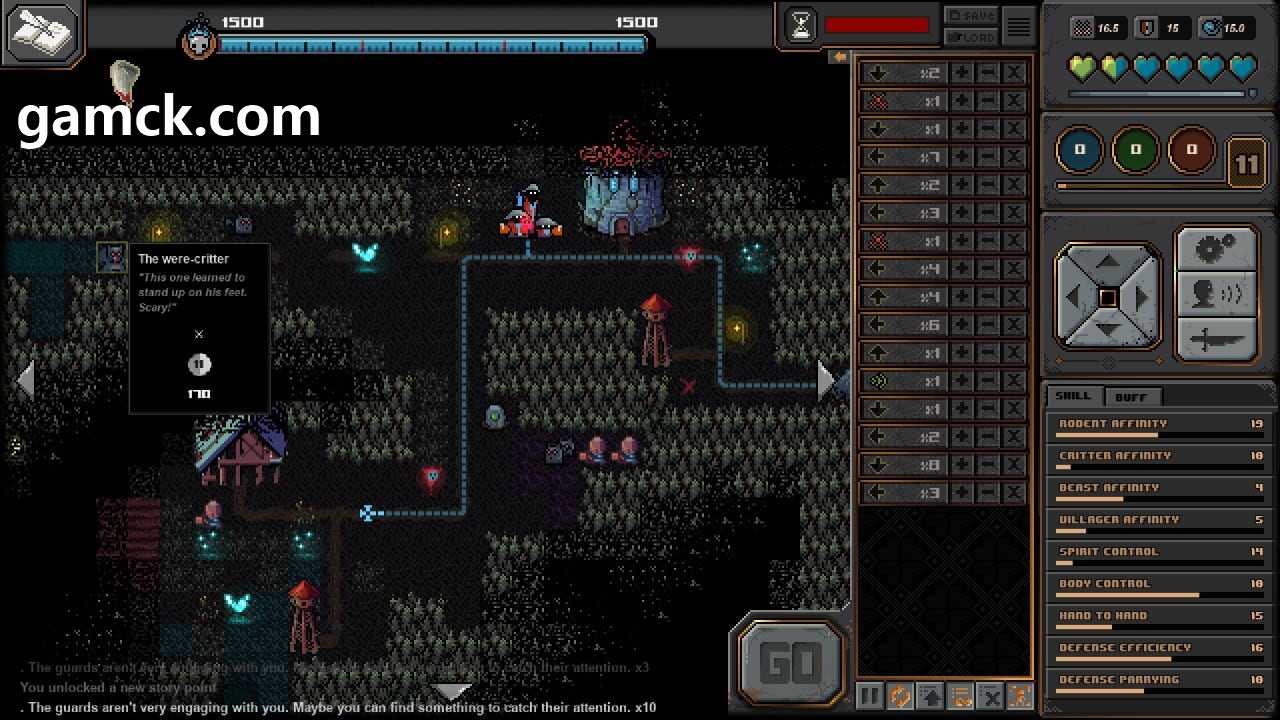Activate the talking head speech button
The image size is (1280, 720).
pyautogui.click(x=1216, y=294)
